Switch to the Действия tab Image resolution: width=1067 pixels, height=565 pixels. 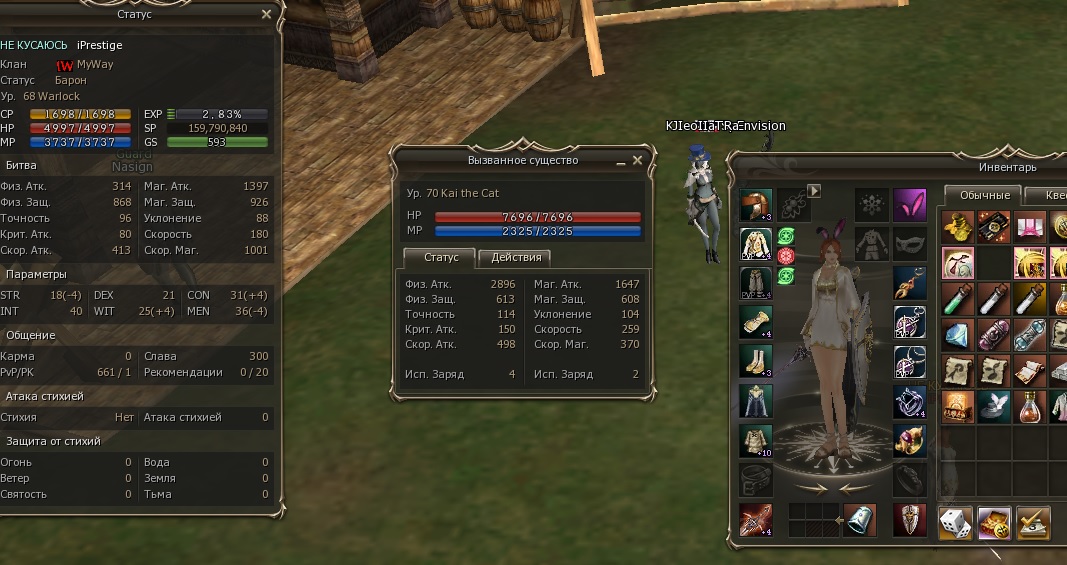pyautogui.click(x=517, y=258)
